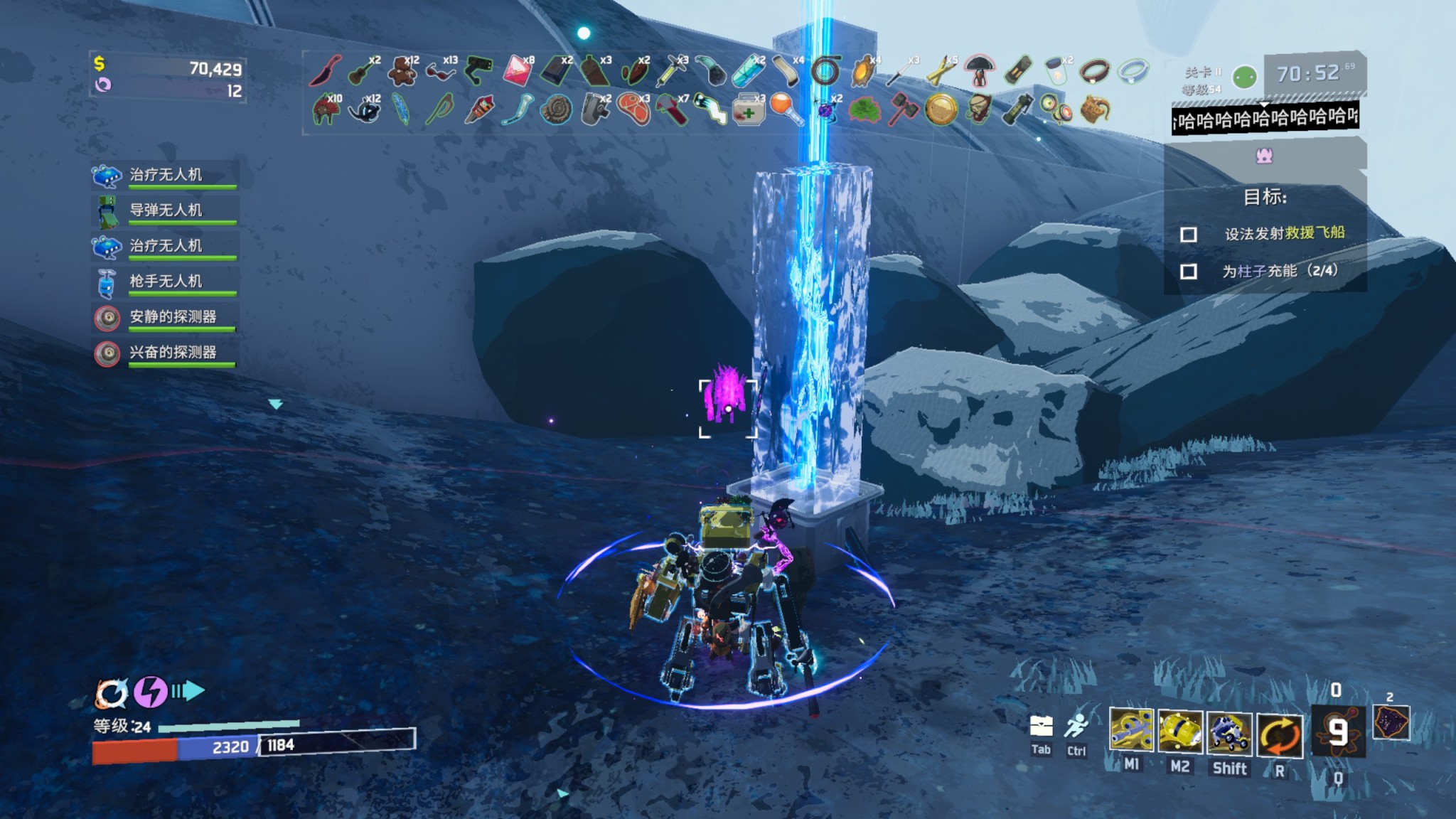Inspect the teddy bear item stack
The width and height of the screenshot is (1456, 819).
(402, 71)
